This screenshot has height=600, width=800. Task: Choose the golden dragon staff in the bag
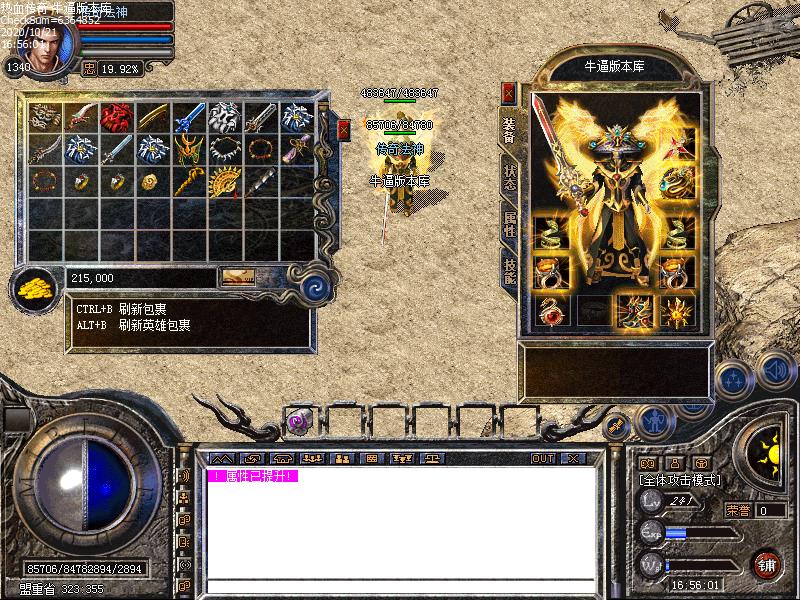point(188,182)
